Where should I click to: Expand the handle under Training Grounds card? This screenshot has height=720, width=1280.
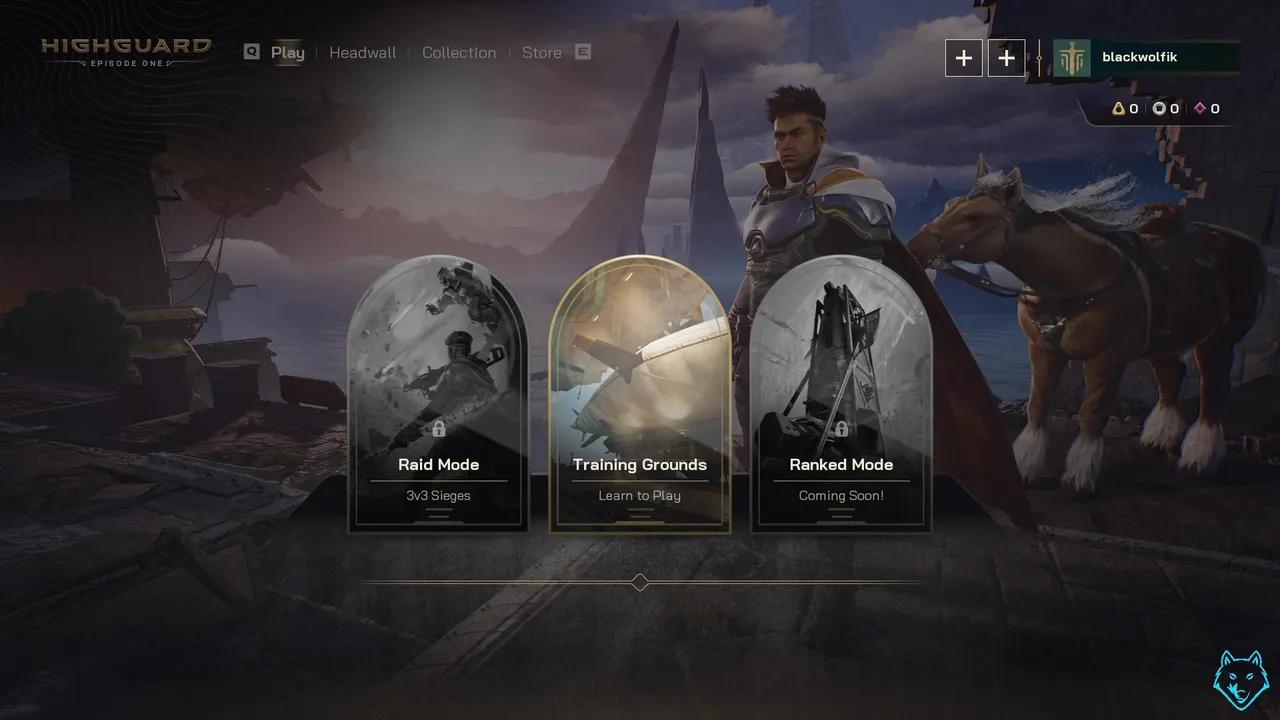click(640, 513)
